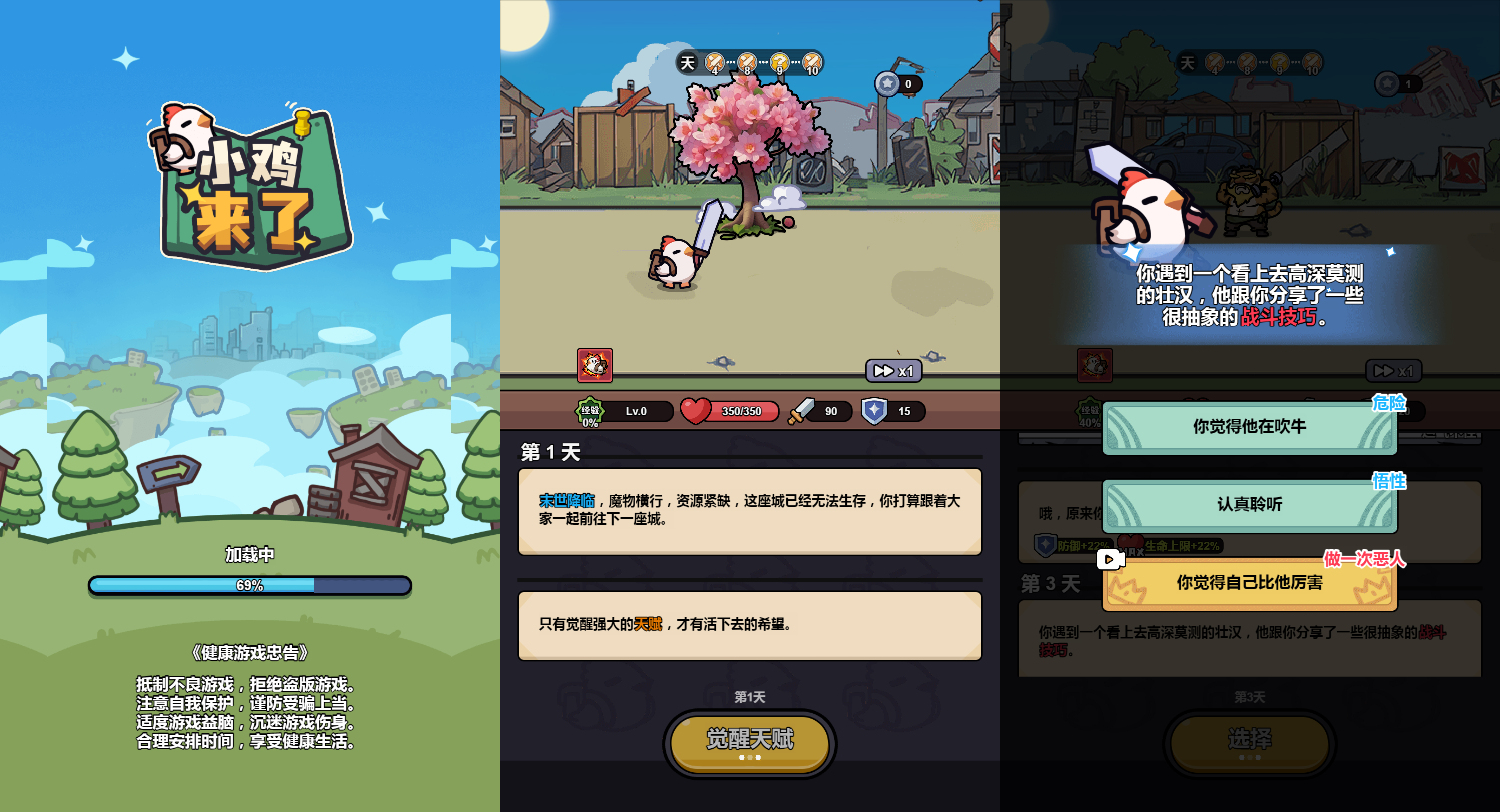Screen dimensions: 1500x812
Task: Toggle the x1 speed control on the right panel
Action: click(1391, 370)
